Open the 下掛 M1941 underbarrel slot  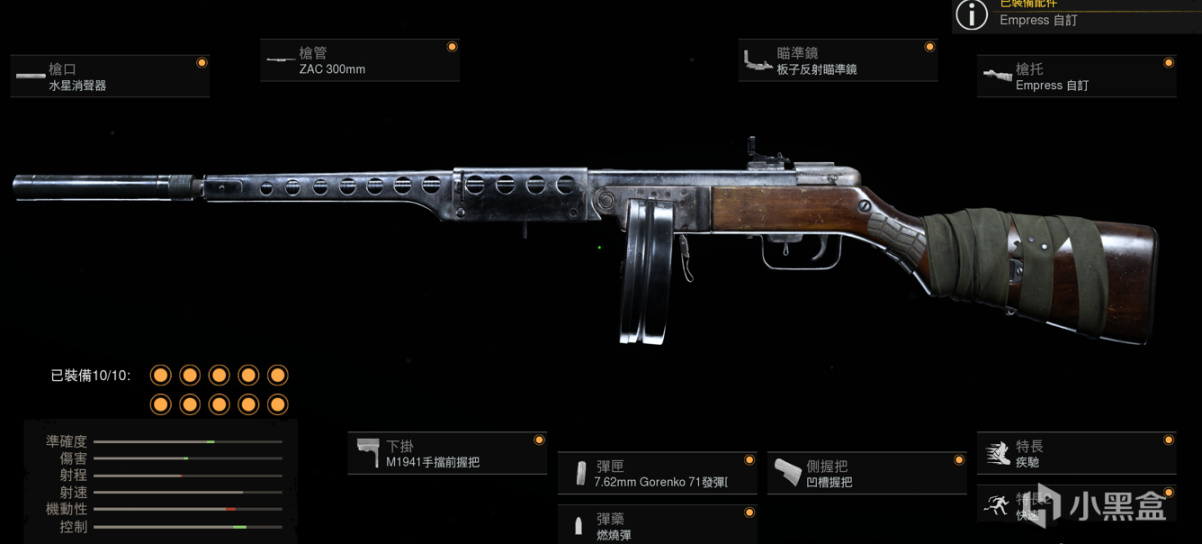point(447,454)
